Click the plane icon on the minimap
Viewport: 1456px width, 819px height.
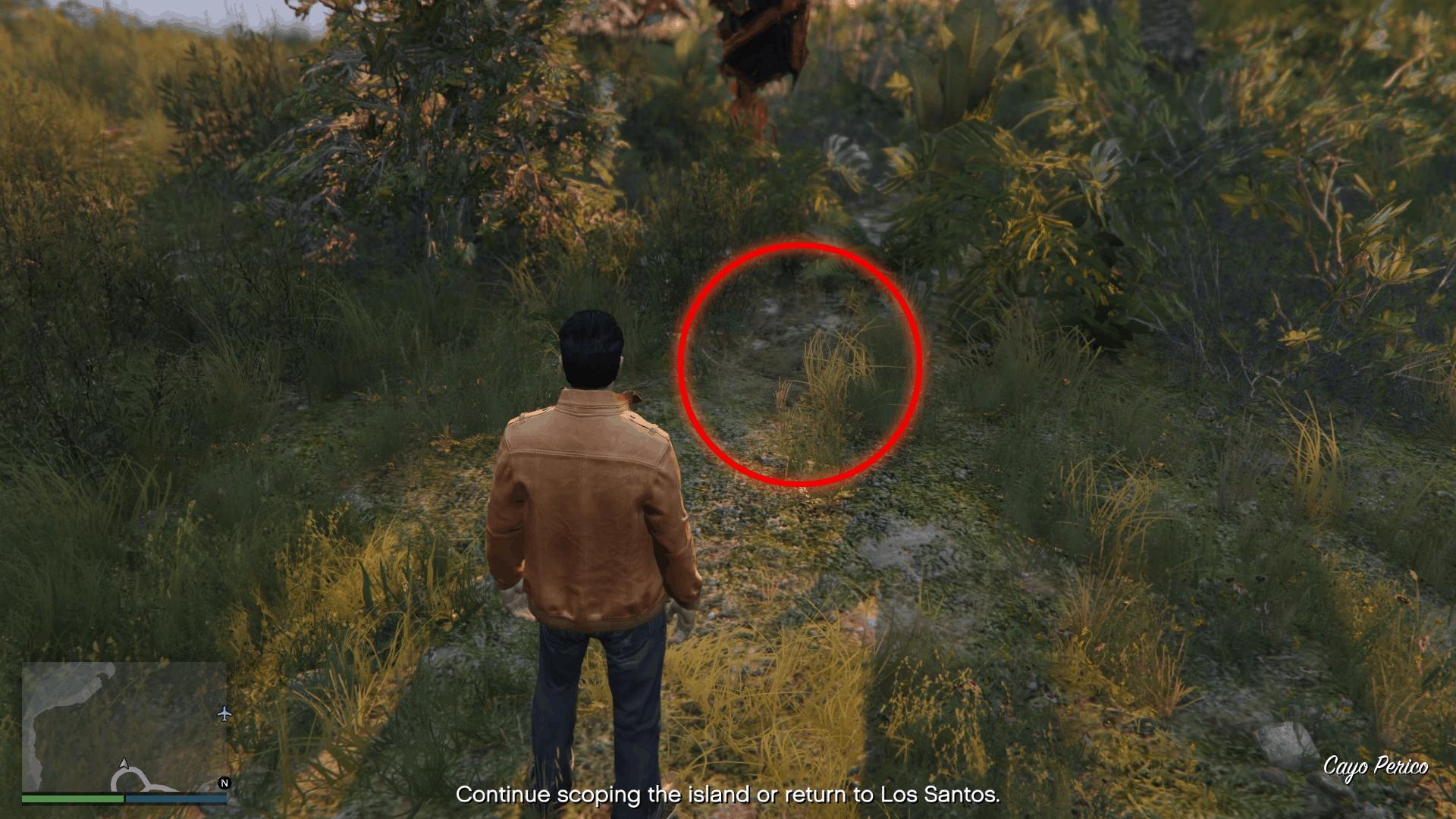coord(224,714)
